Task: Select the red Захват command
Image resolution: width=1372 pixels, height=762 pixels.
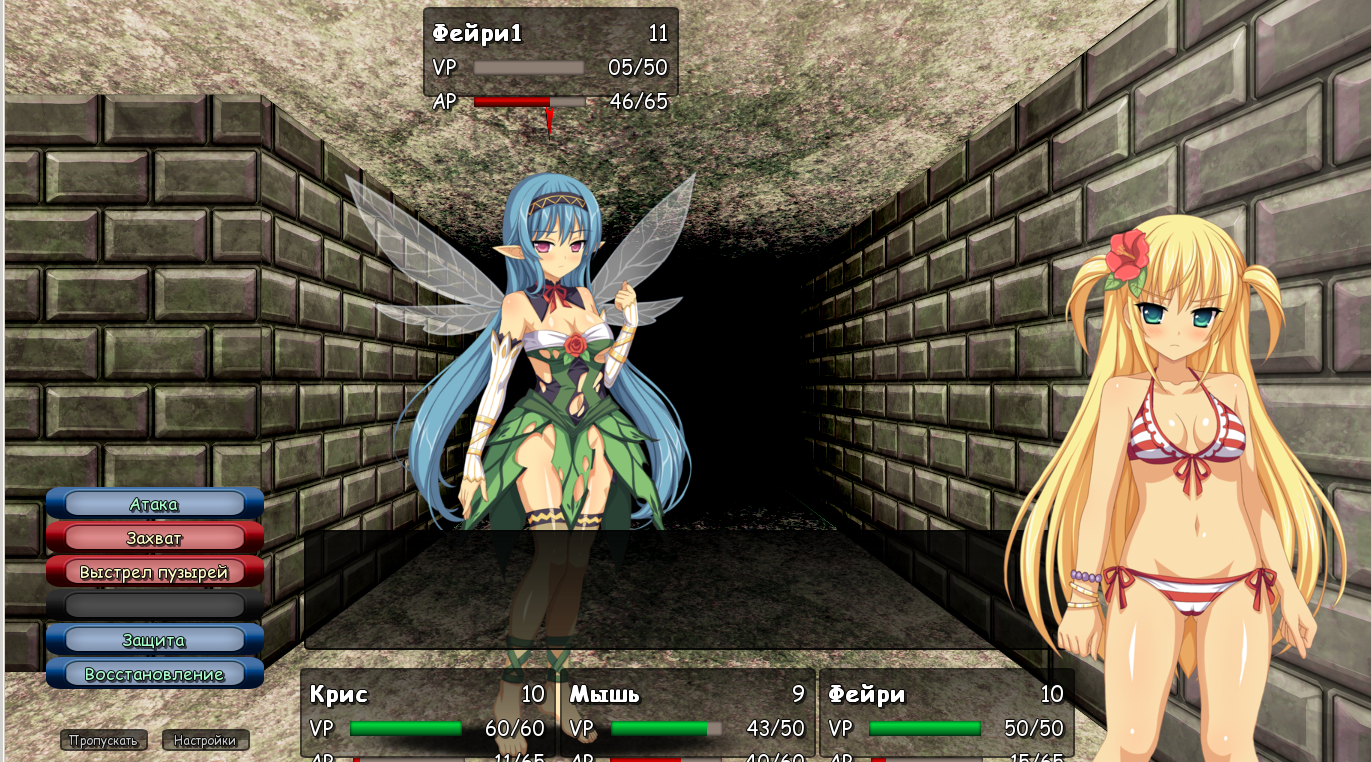Action: [154, 538]
